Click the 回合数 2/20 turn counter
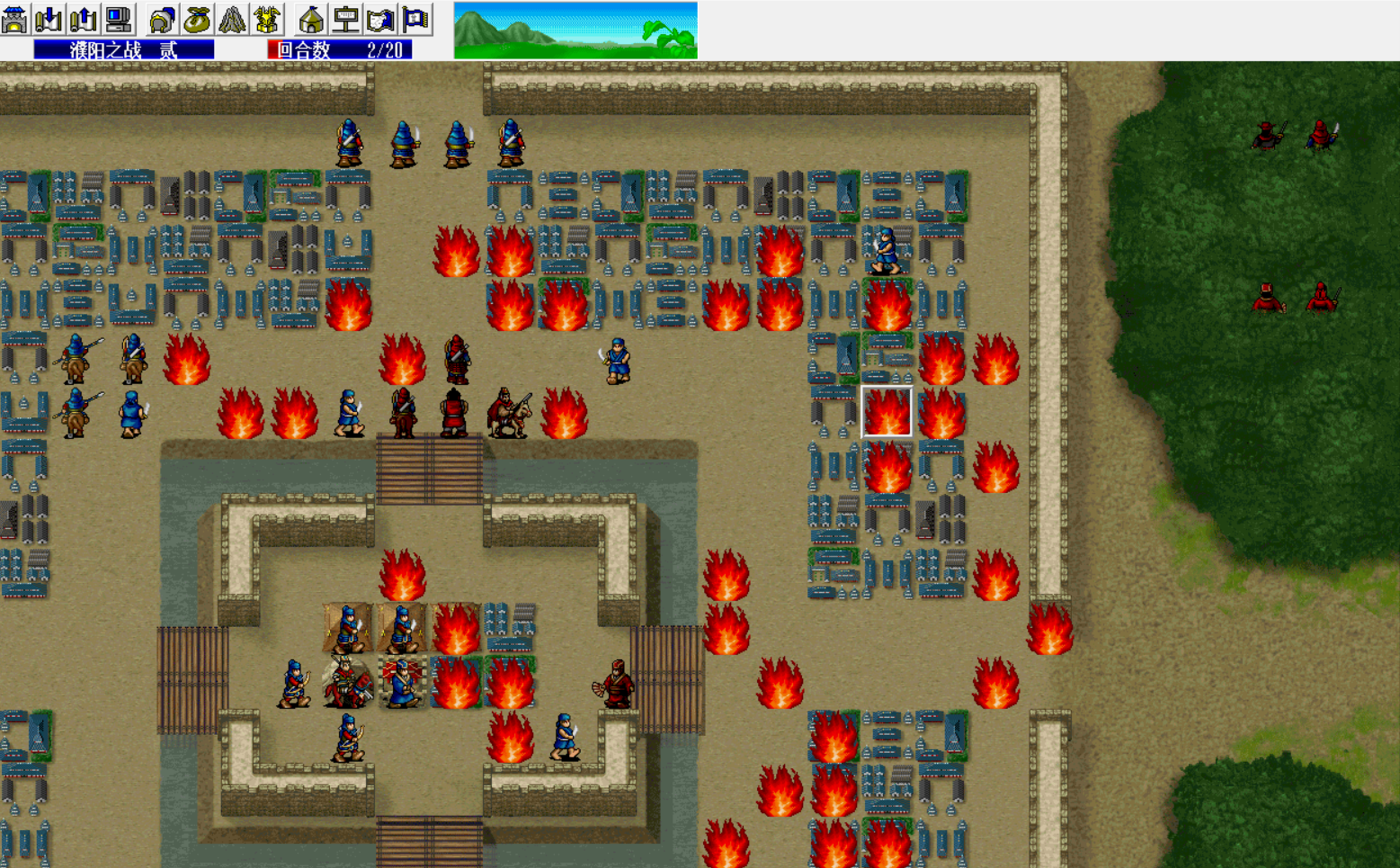 point(337,50)
